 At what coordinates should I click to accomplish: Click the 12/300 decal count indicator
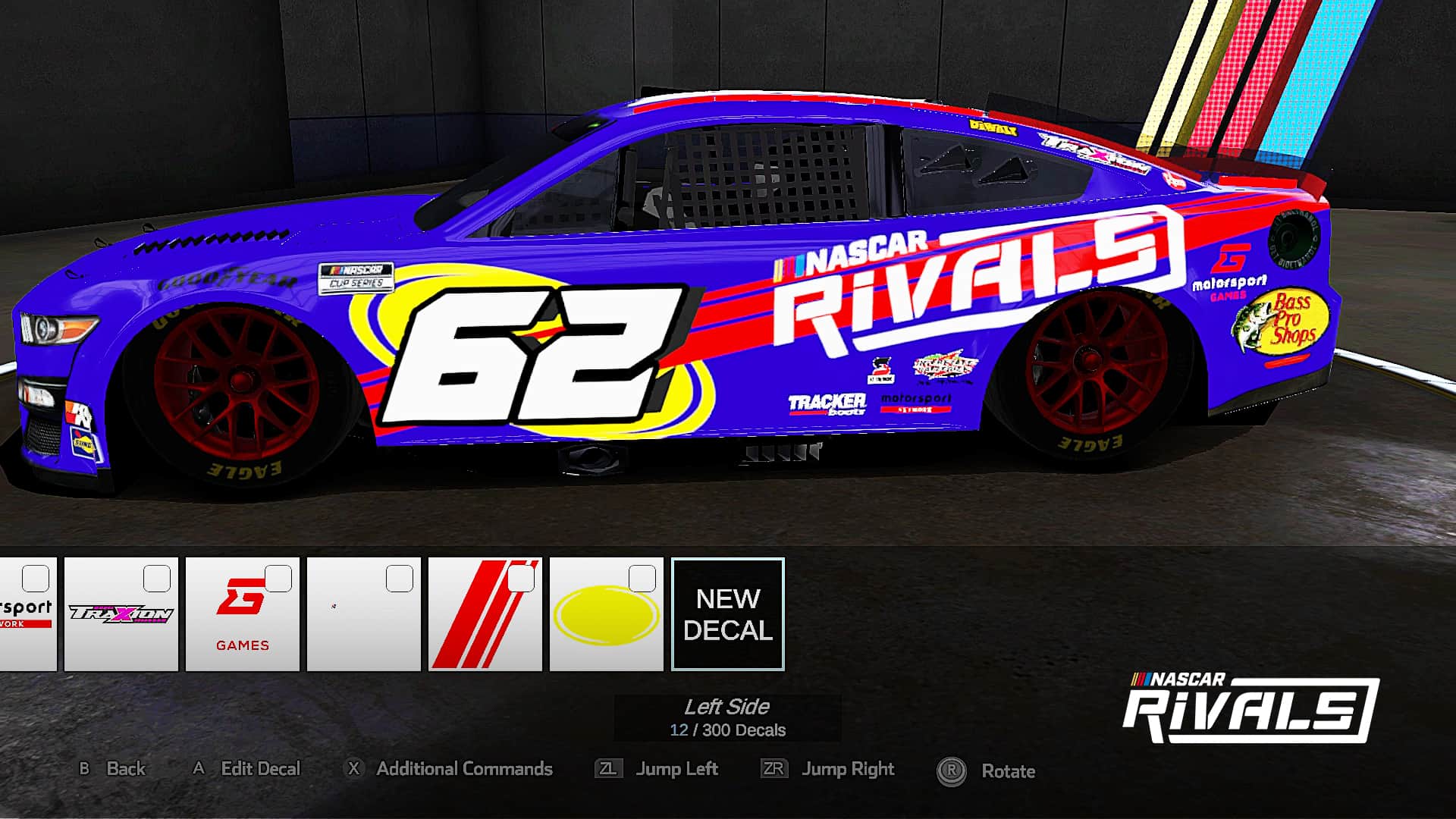(728, 731)
